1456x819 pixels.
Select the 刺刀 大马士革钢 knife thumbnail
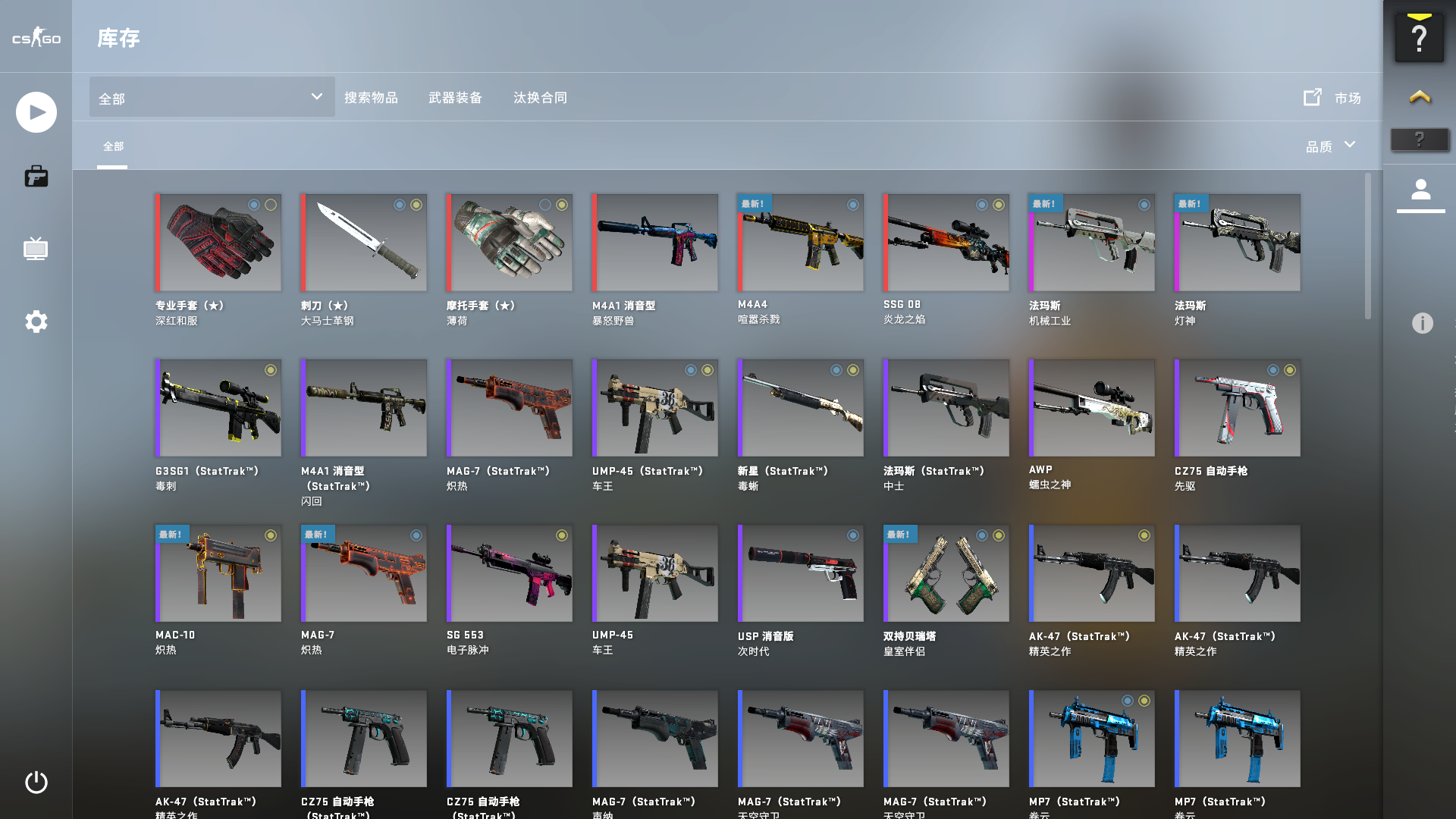point(363,241)
